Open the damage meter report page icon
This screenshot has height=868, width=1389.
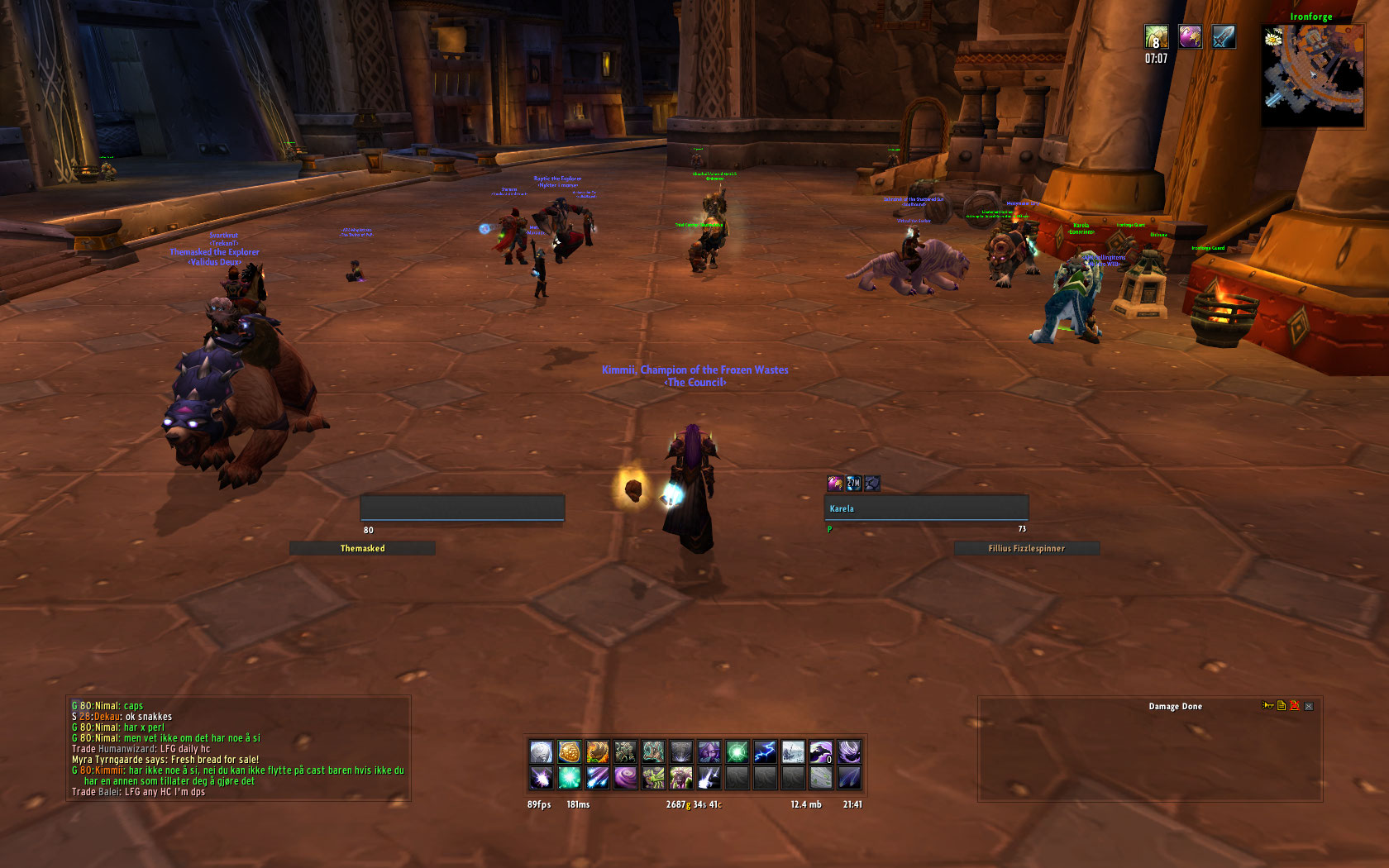1282,706
